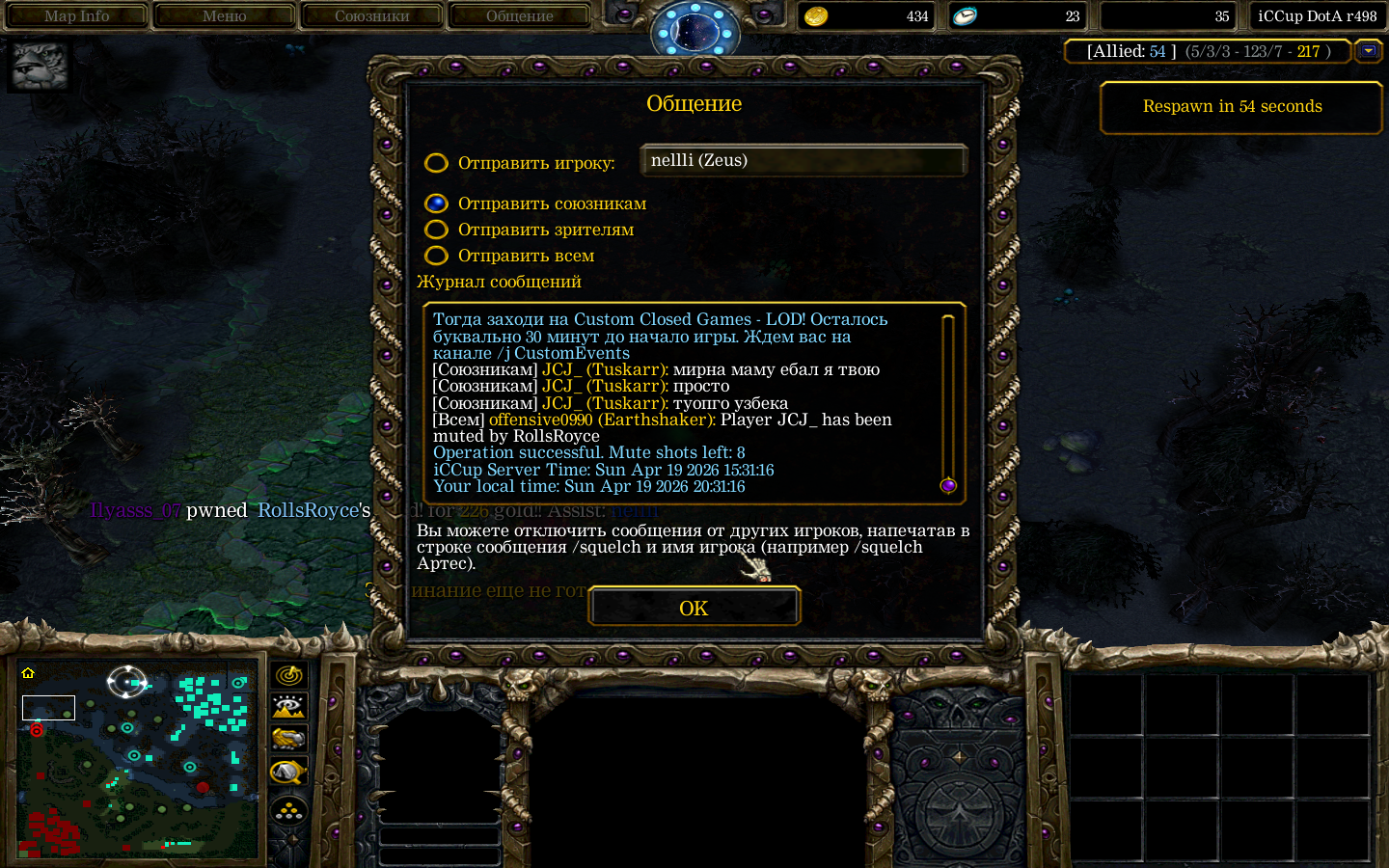The height and width of the screenshot is (868, 1389).
Task: Open the player dropdown showing nellli (Zeus)
Action: pos(803,161)
